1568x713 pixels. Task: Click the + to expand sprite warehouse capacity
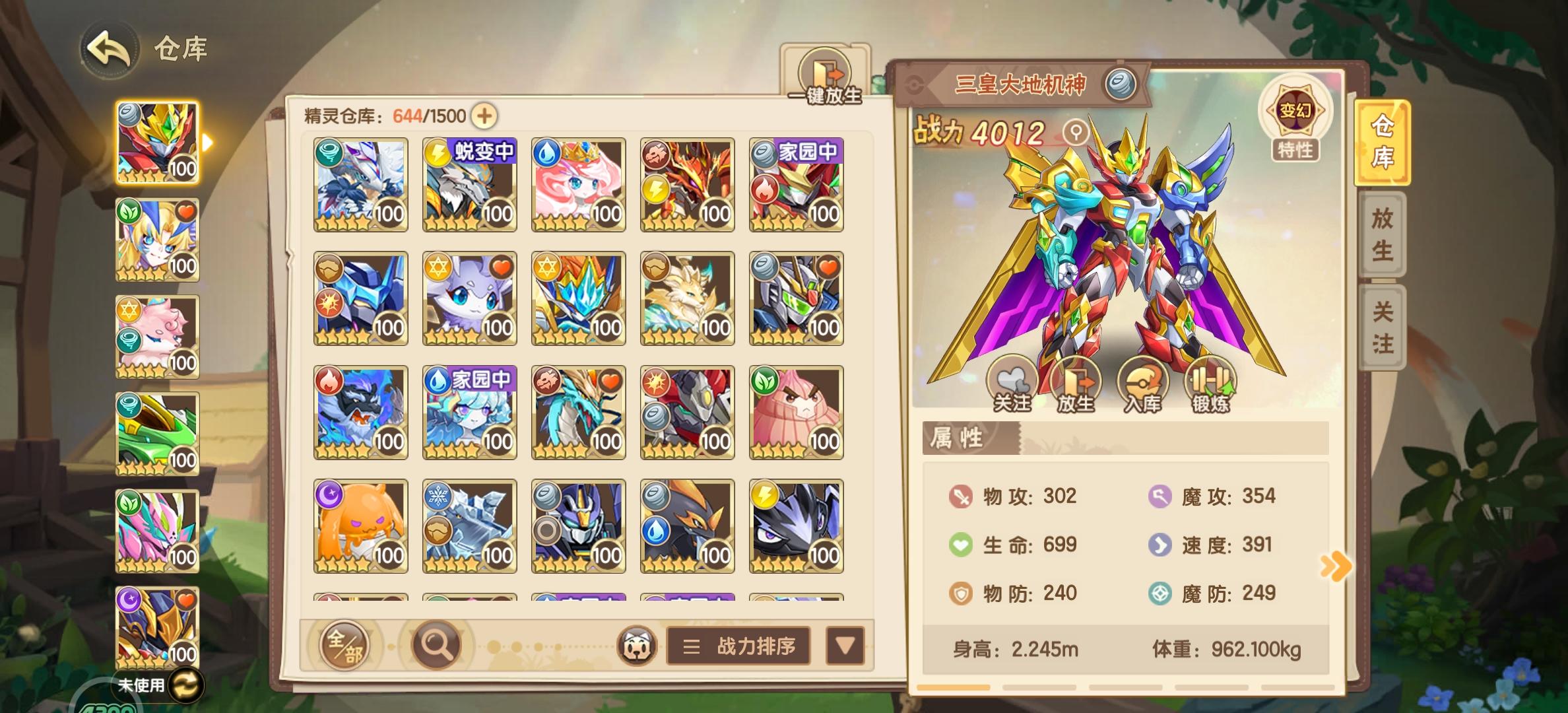tap(484, 116)
